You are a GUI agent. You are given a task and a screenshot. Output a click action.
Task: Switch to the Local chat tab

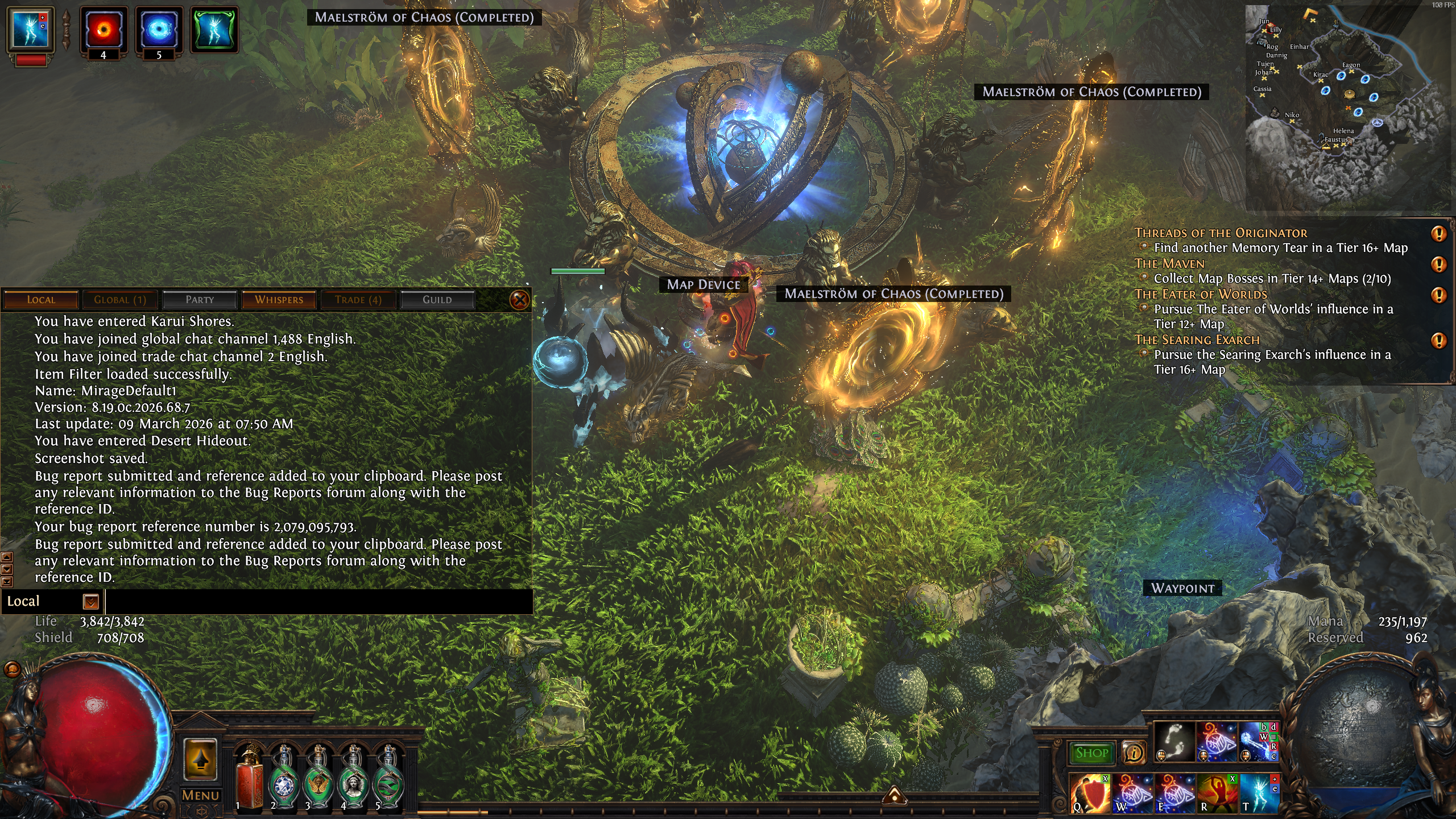click(40, 300)
